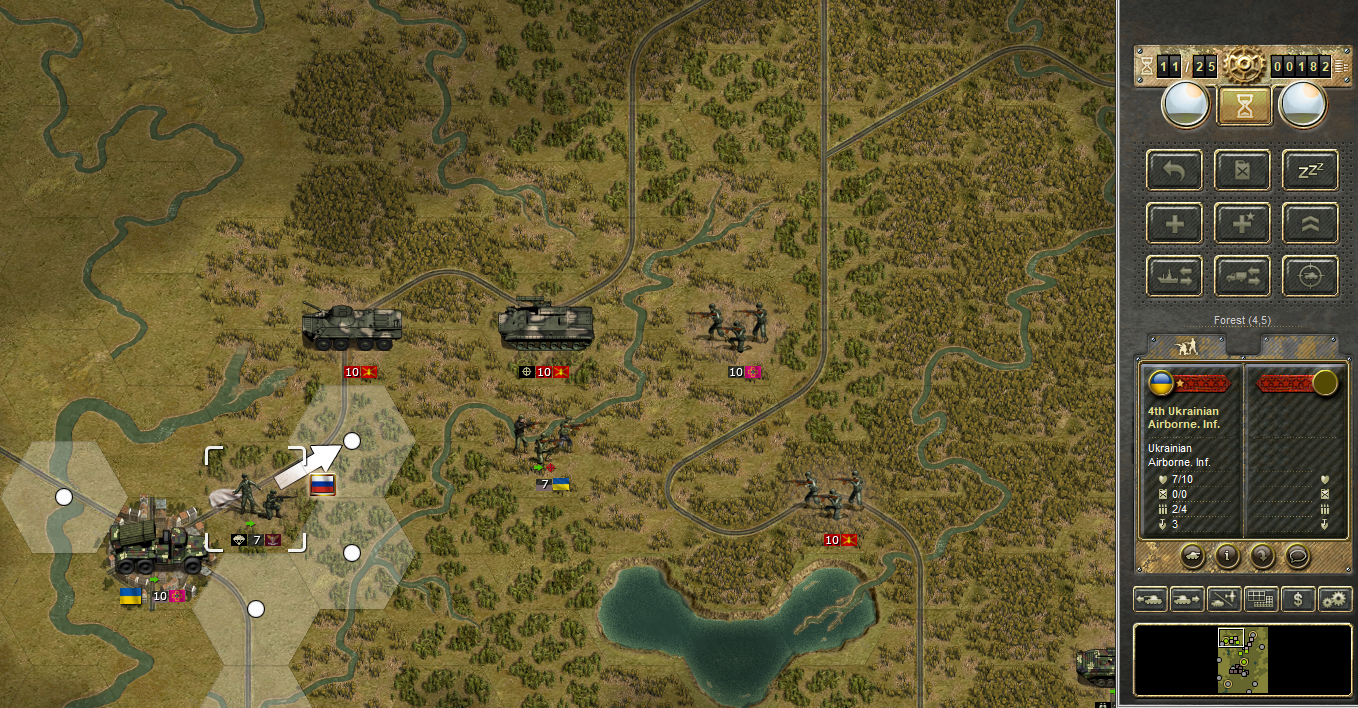Upgrade the unit with the double chevron button
Image resolution: width=1358 pixels, height=708 pixels.
[x=1310, y=223]
